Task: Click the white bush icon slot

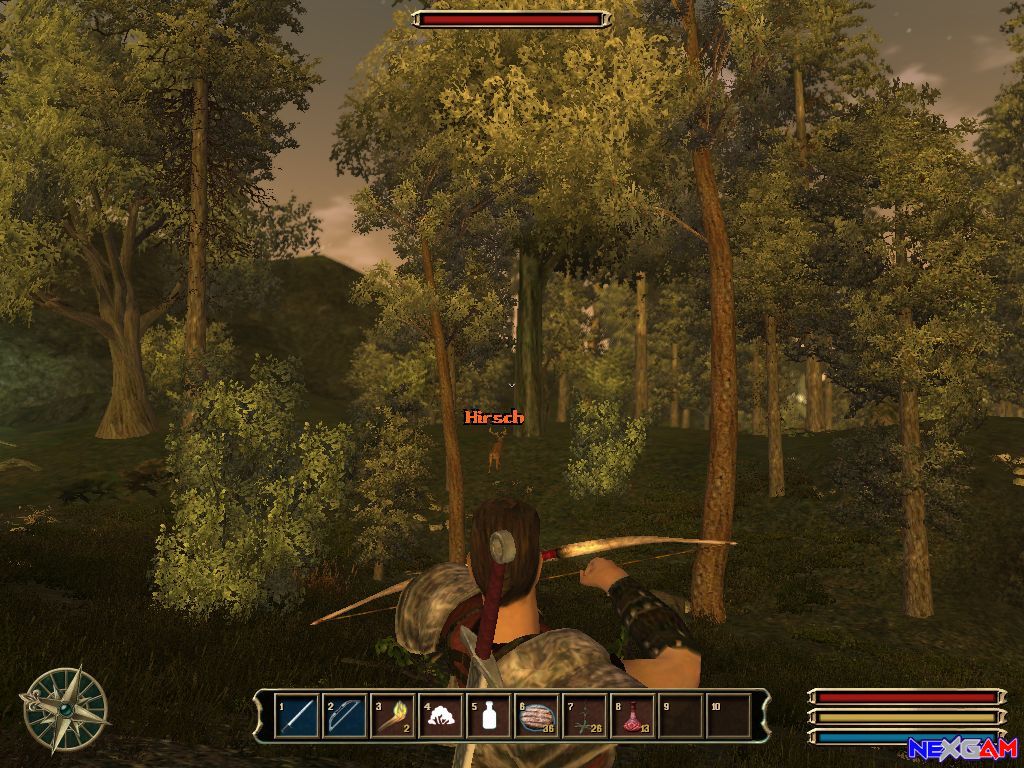Action: click(x=441, y=716)
